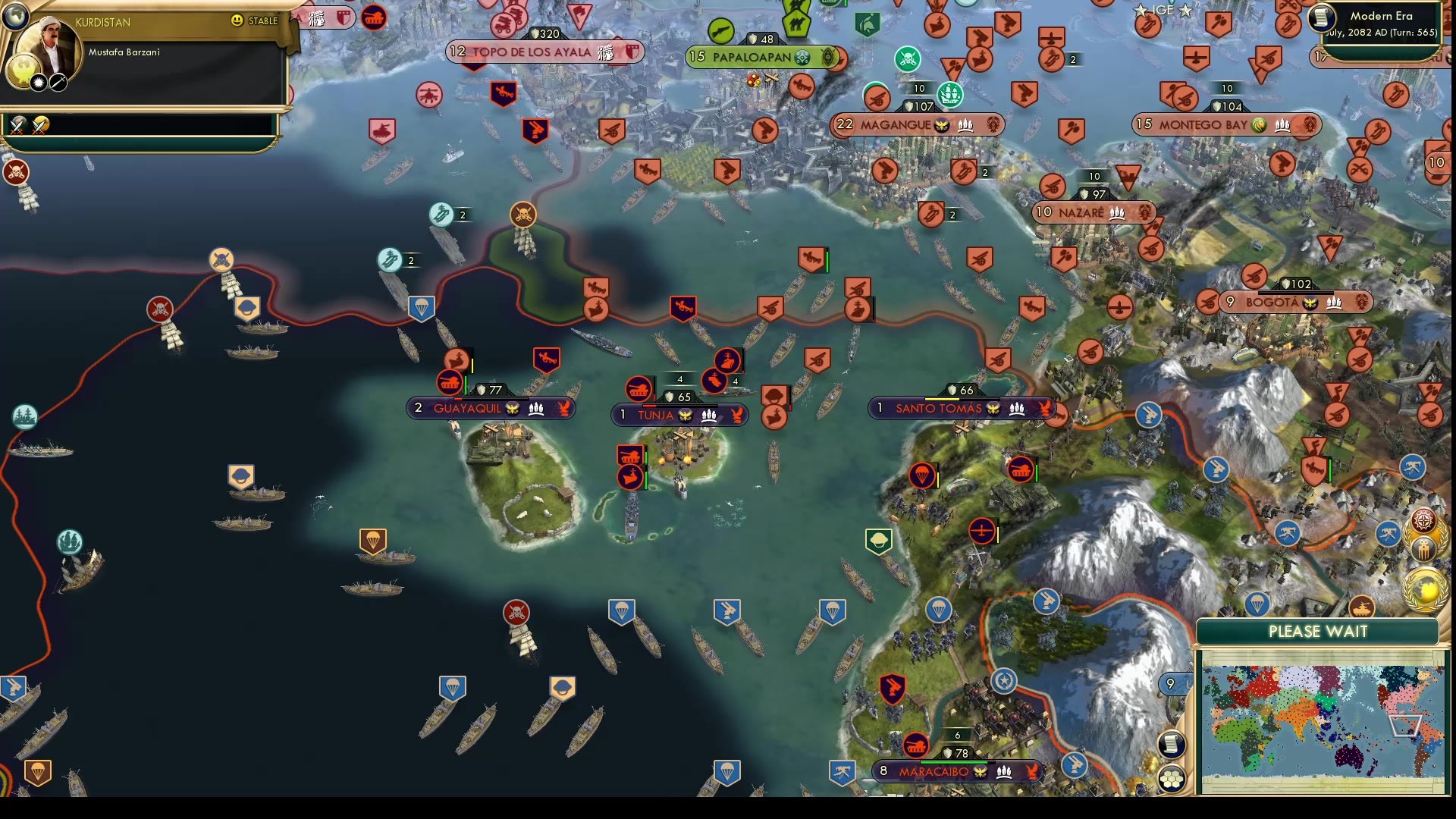This screenshot has width=1456, height=819.
Task: Click the globe icon above the leader portrait
Action: click(15, 15)
